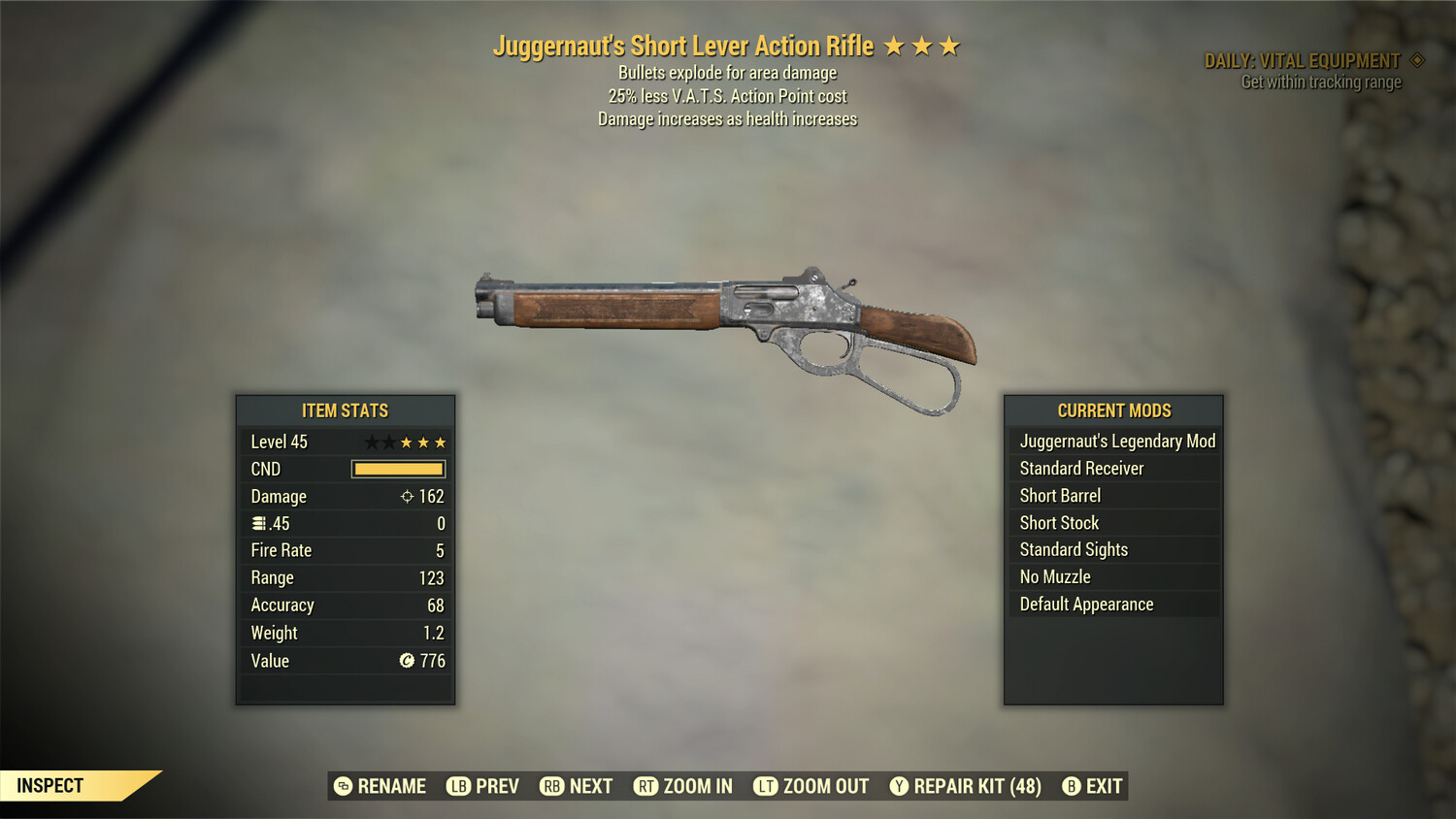Click the Current Mods panel header
The width and height of the screenshot is (1456, 819).
point(1112,409)
